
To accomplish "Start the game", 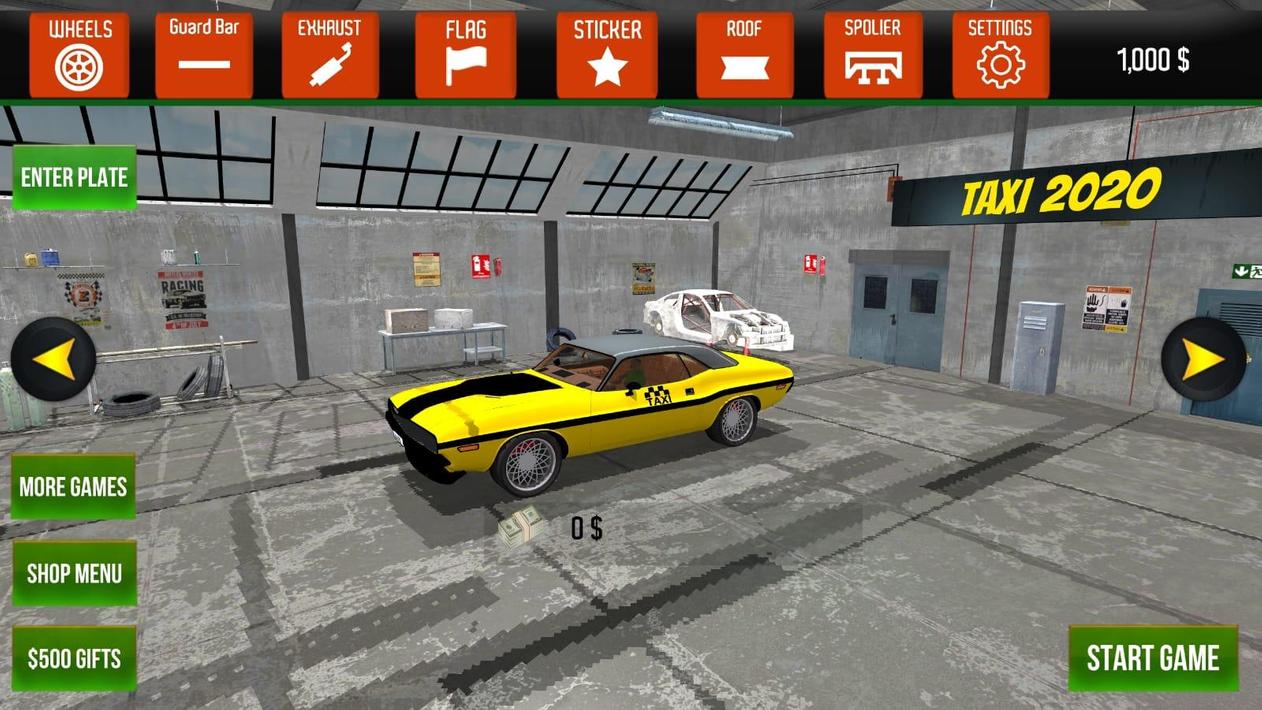I will (x=1153, y=658).
